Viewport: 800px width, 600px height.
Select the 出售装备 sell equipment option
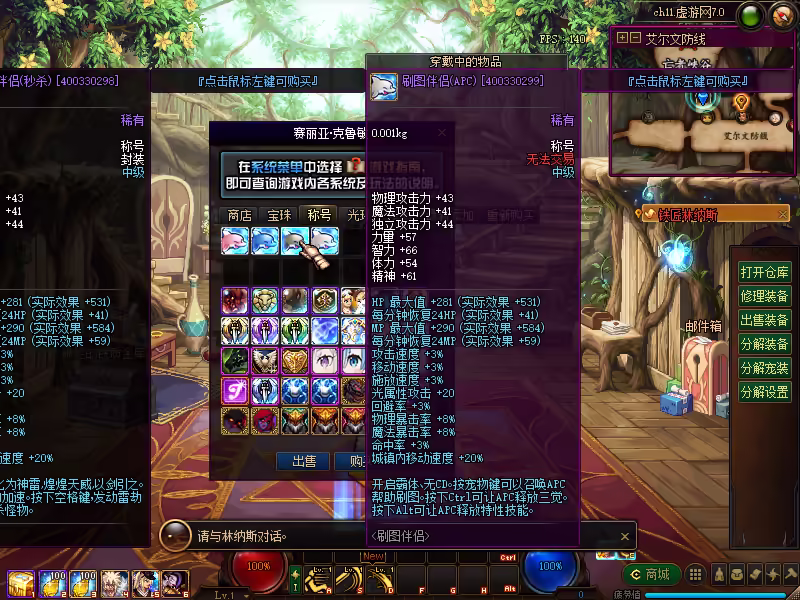[x=764, y=320]
